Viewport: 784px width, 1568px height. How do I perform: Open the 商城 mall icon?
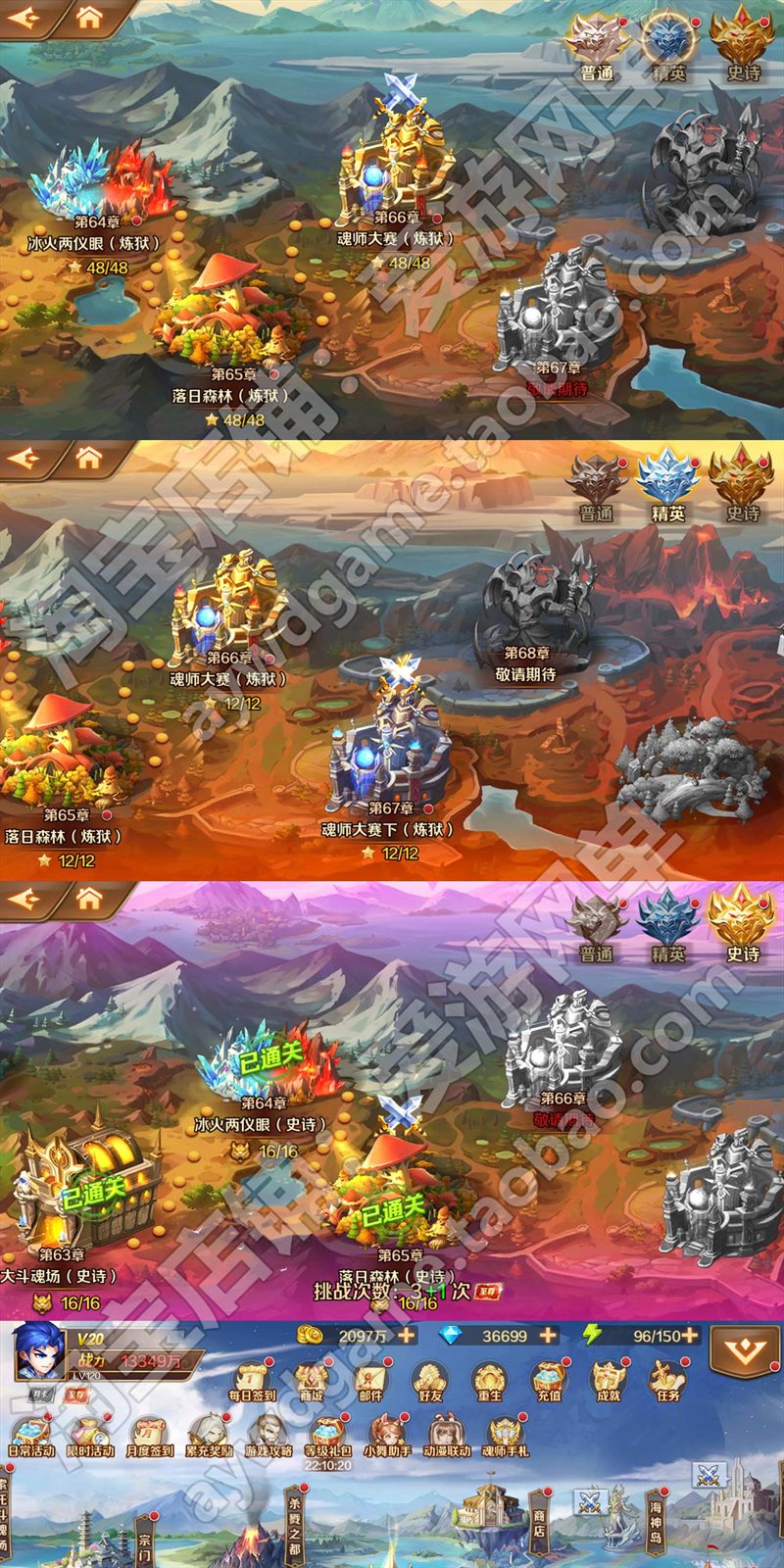click(311, 1378)
